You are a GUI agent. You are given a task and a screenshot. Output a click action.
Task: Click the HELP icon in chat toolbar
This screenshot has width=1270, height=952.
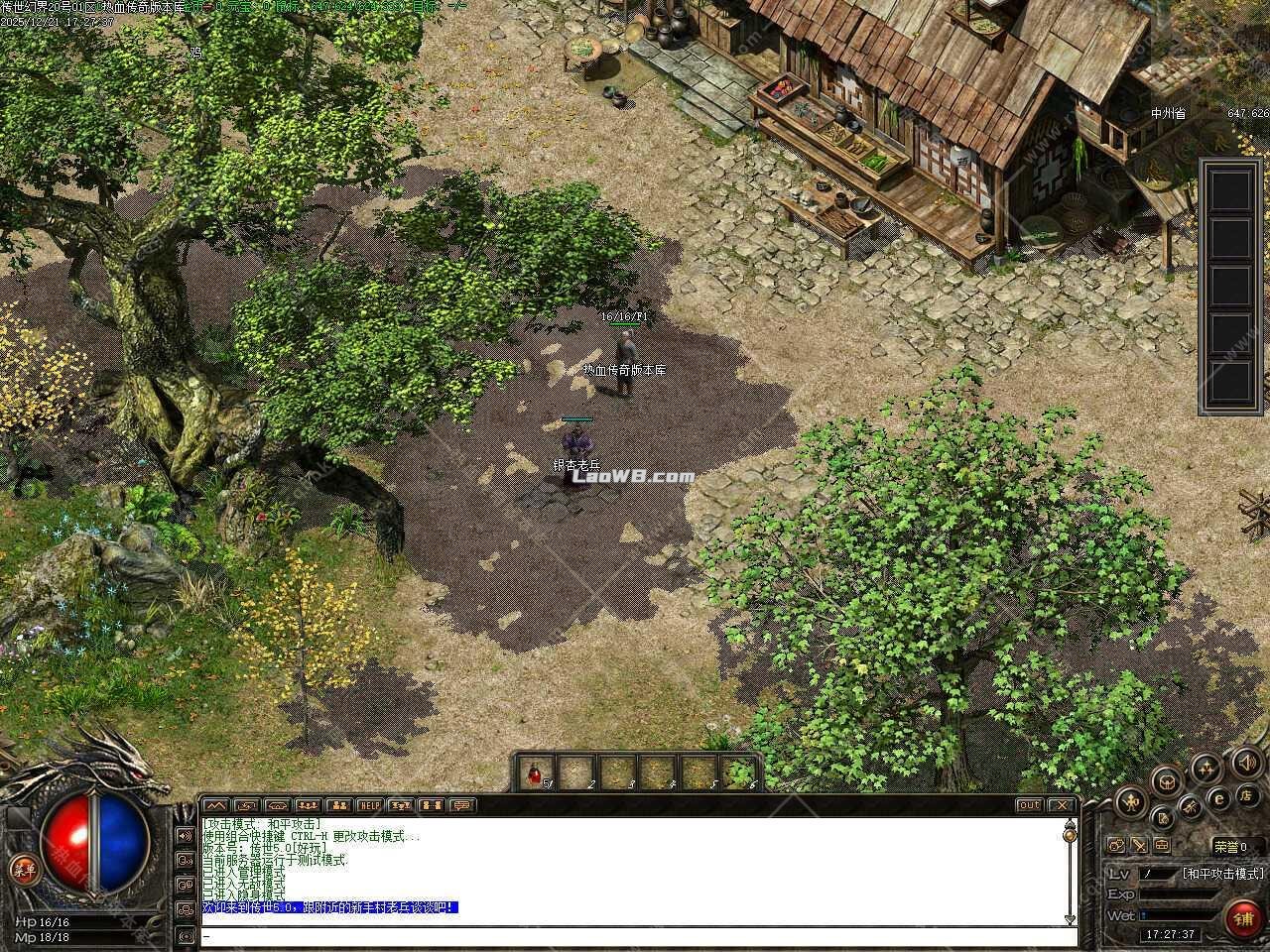coord(369,804)
